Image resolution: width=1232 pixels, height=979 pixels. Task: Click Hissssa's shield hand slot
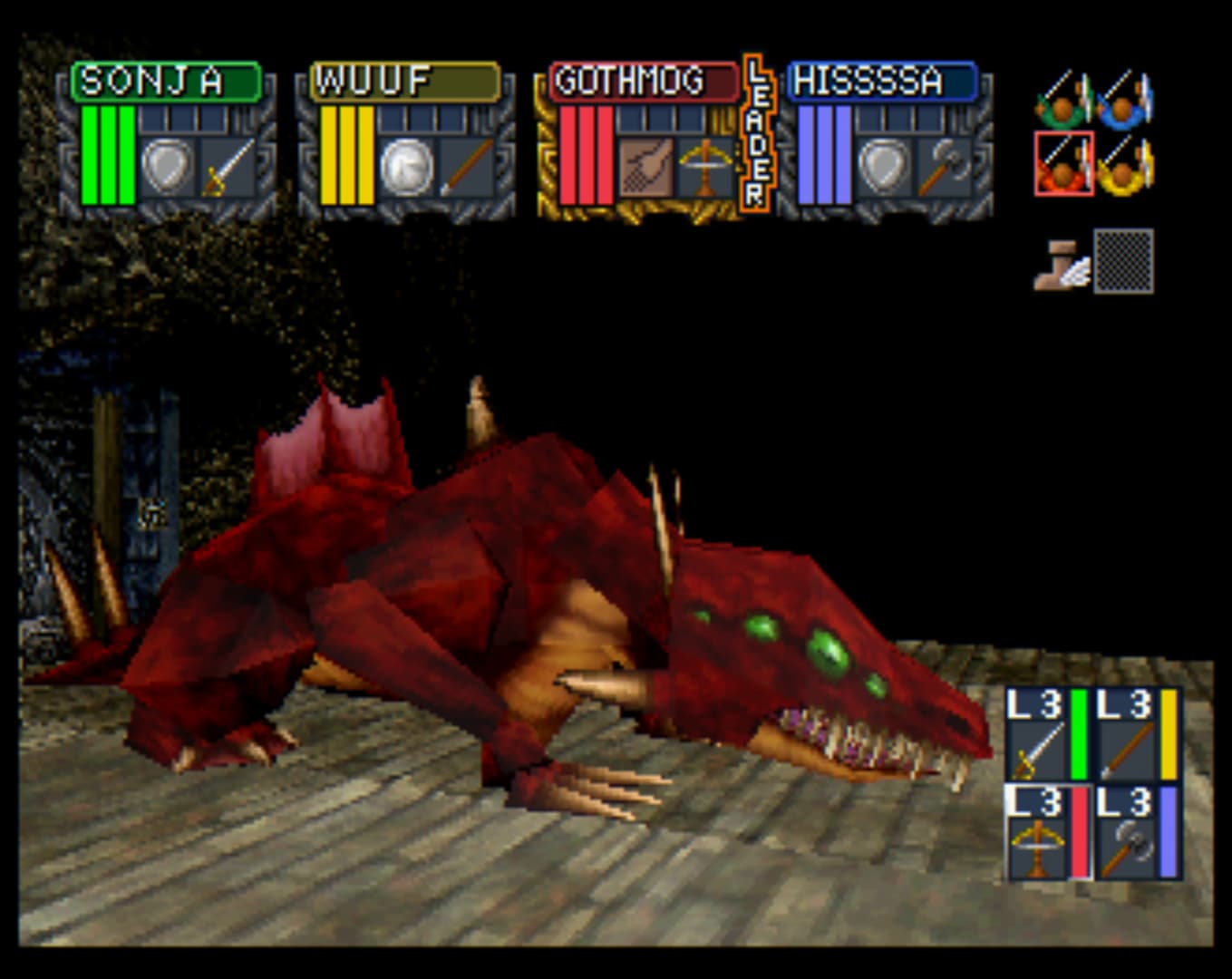[x=884, y=168]
